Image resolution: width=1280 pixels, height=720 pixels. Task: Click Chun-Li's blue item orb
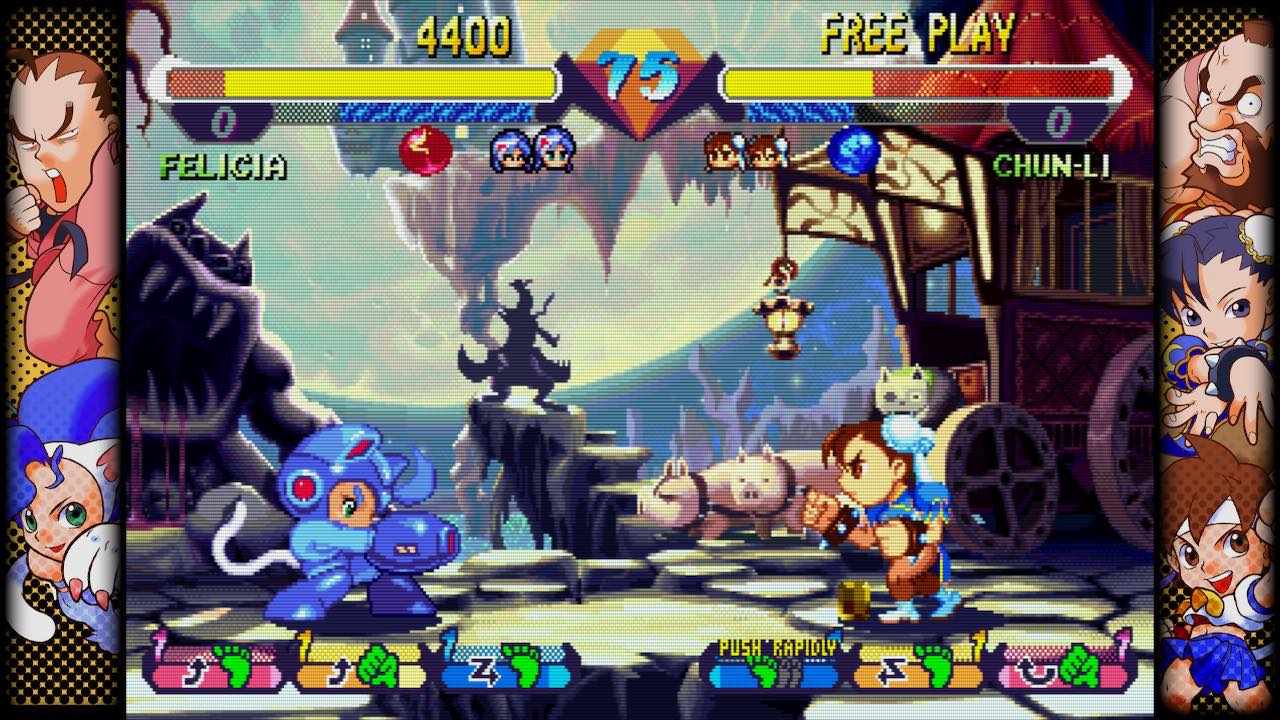[x=853, y=151]
